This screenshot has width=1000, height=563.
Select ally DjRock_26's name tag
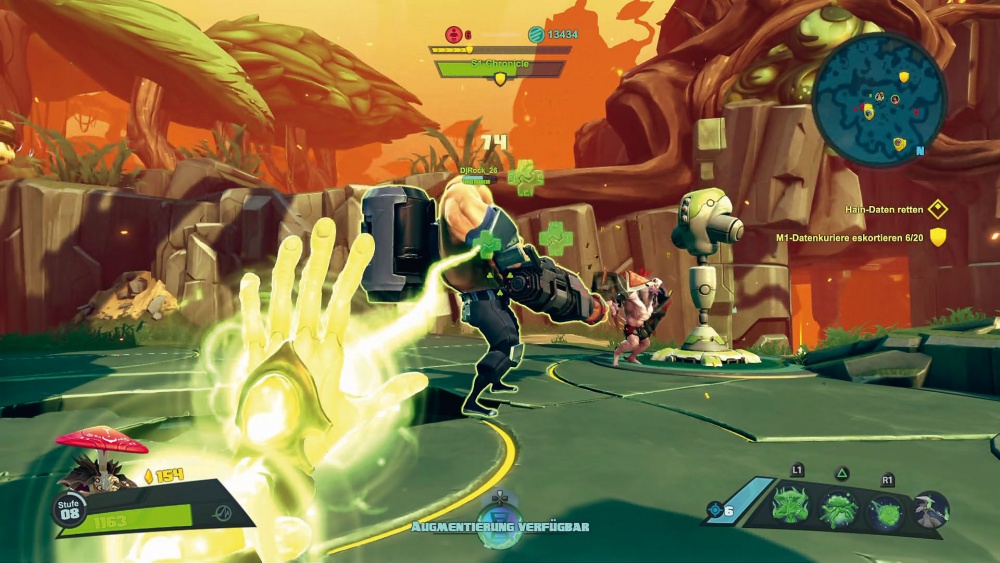pyautogui.click(x=478, y=170)
